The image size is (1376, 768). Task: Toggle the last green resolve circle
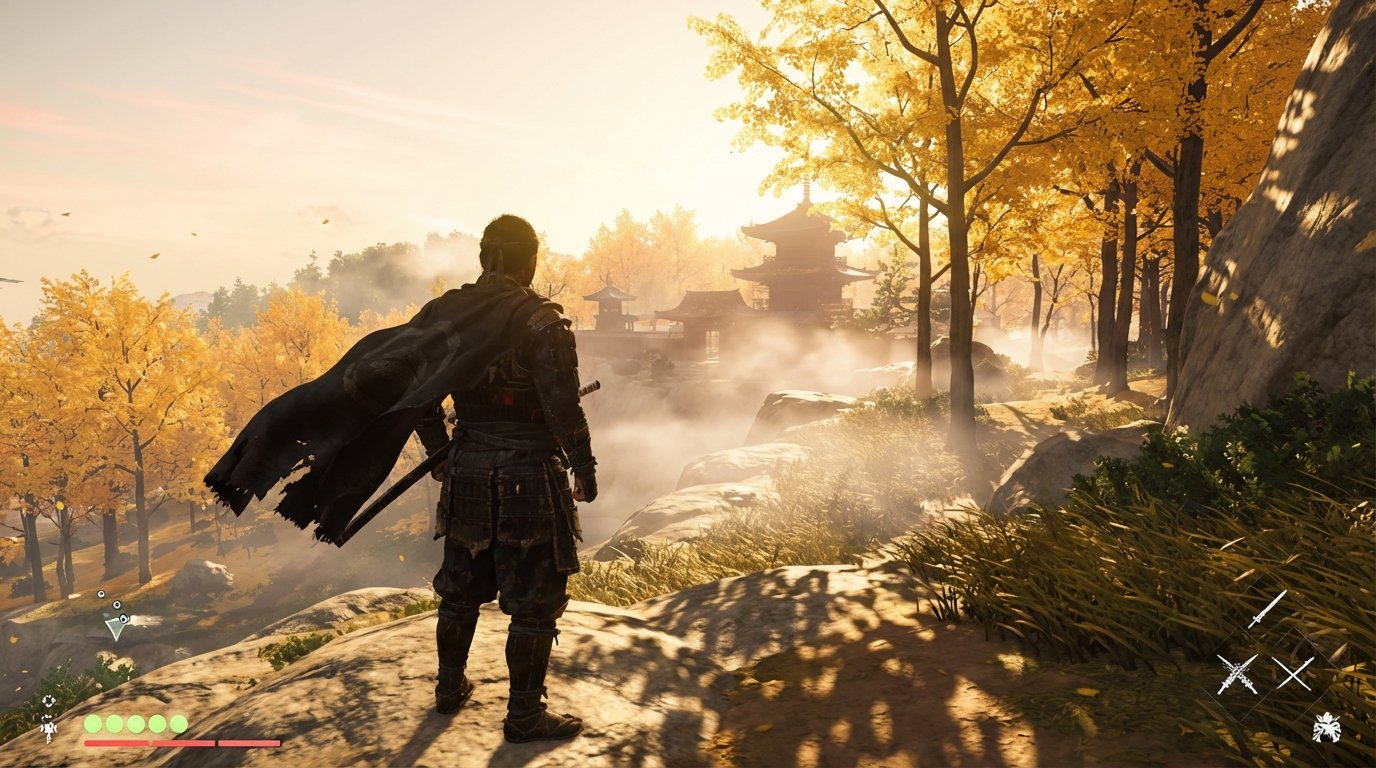click(x=177, y=724)
